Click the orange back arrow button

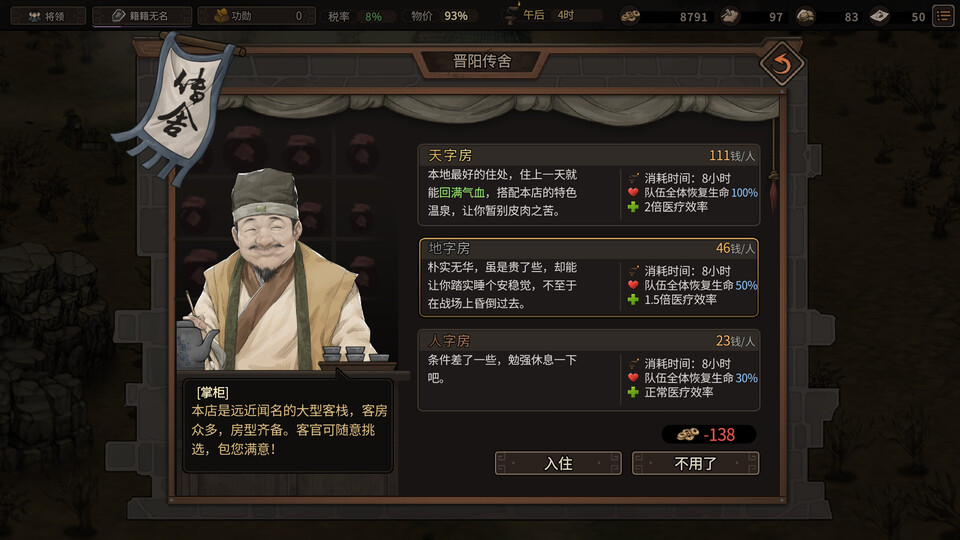click(781, 65)
